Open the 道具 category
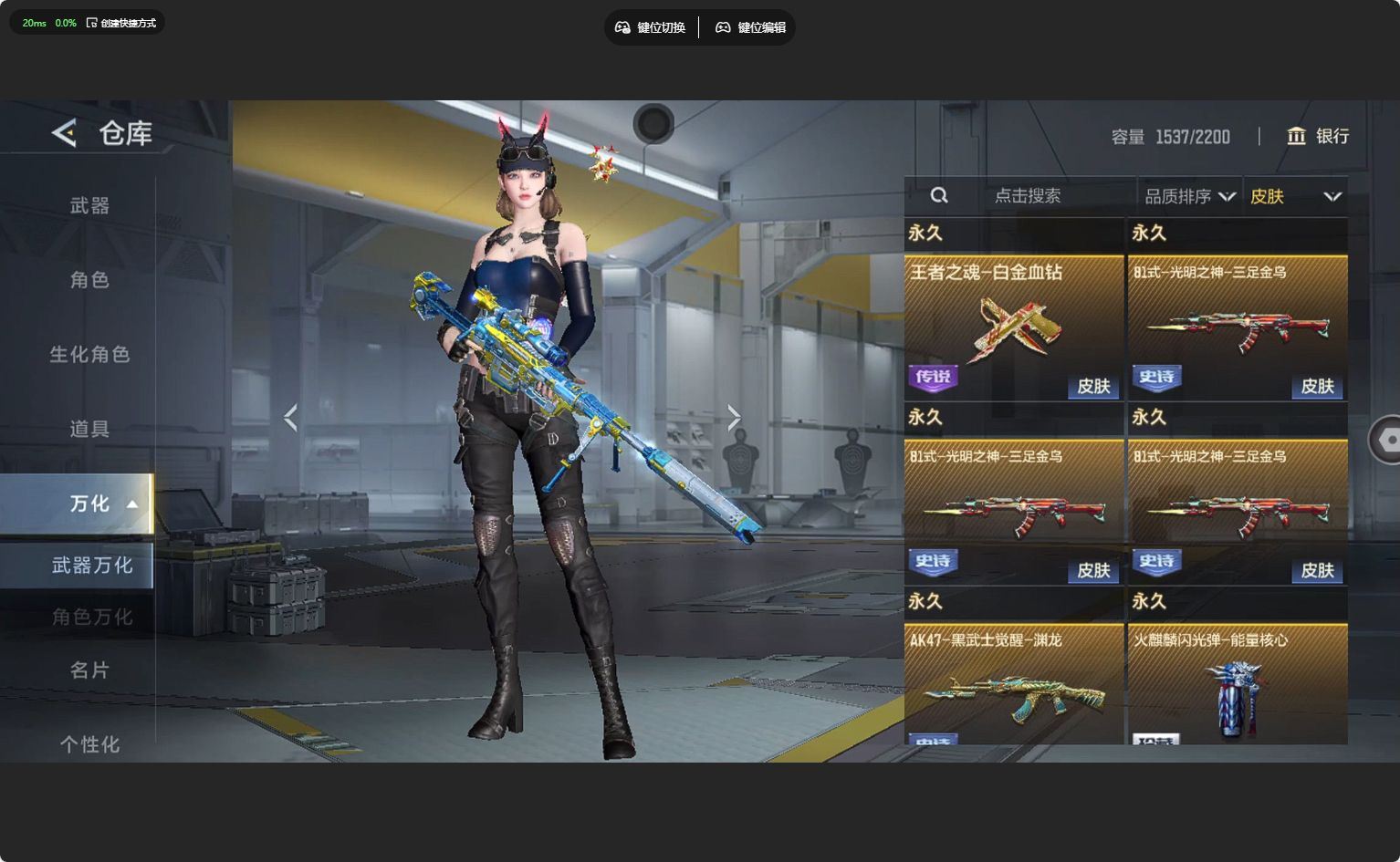Image resolution: width=1400 pixels, height=862 pixels. [89, 429]
